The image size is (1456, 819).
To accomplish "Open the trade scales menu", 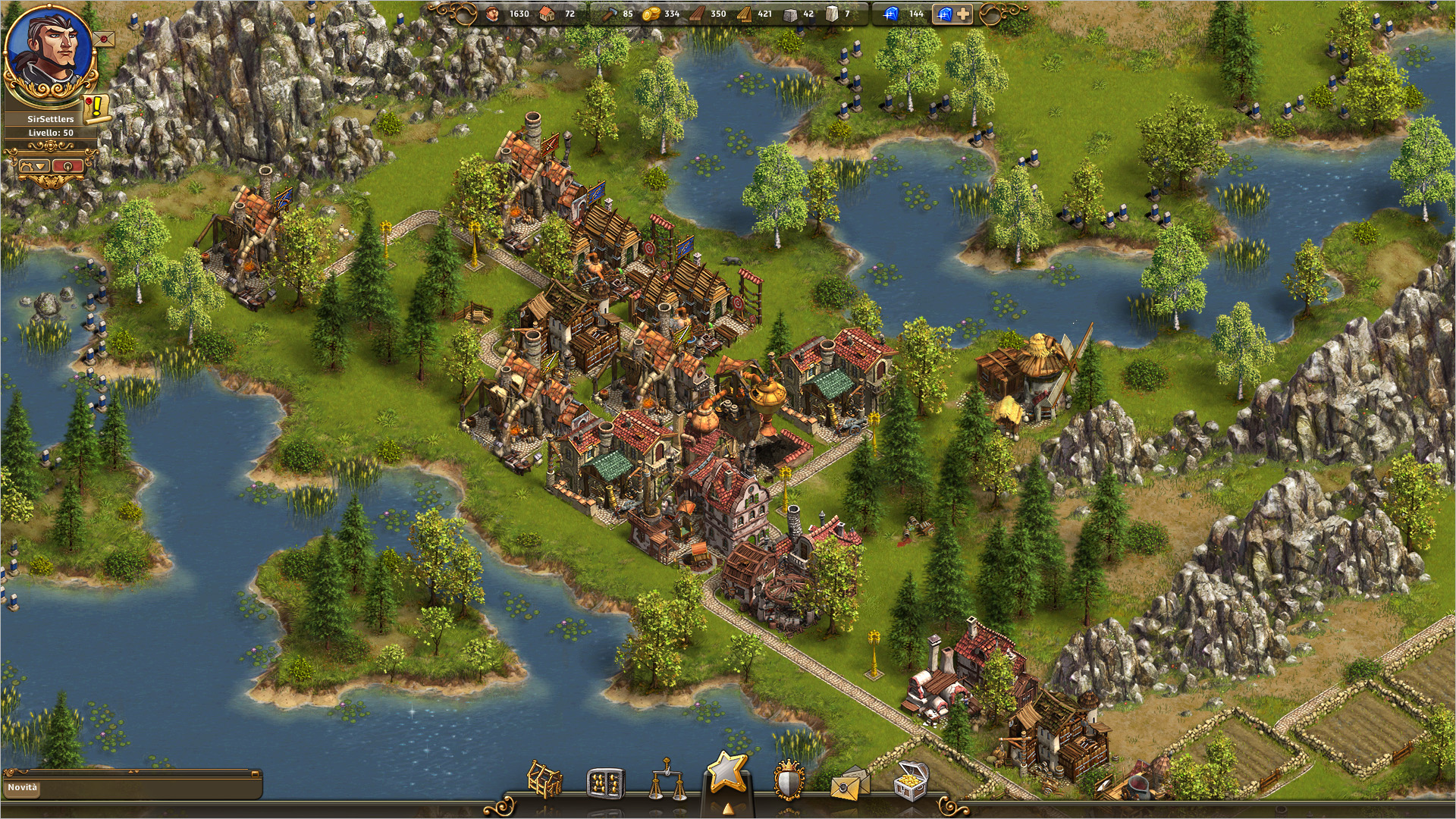I will pos(666,780).
